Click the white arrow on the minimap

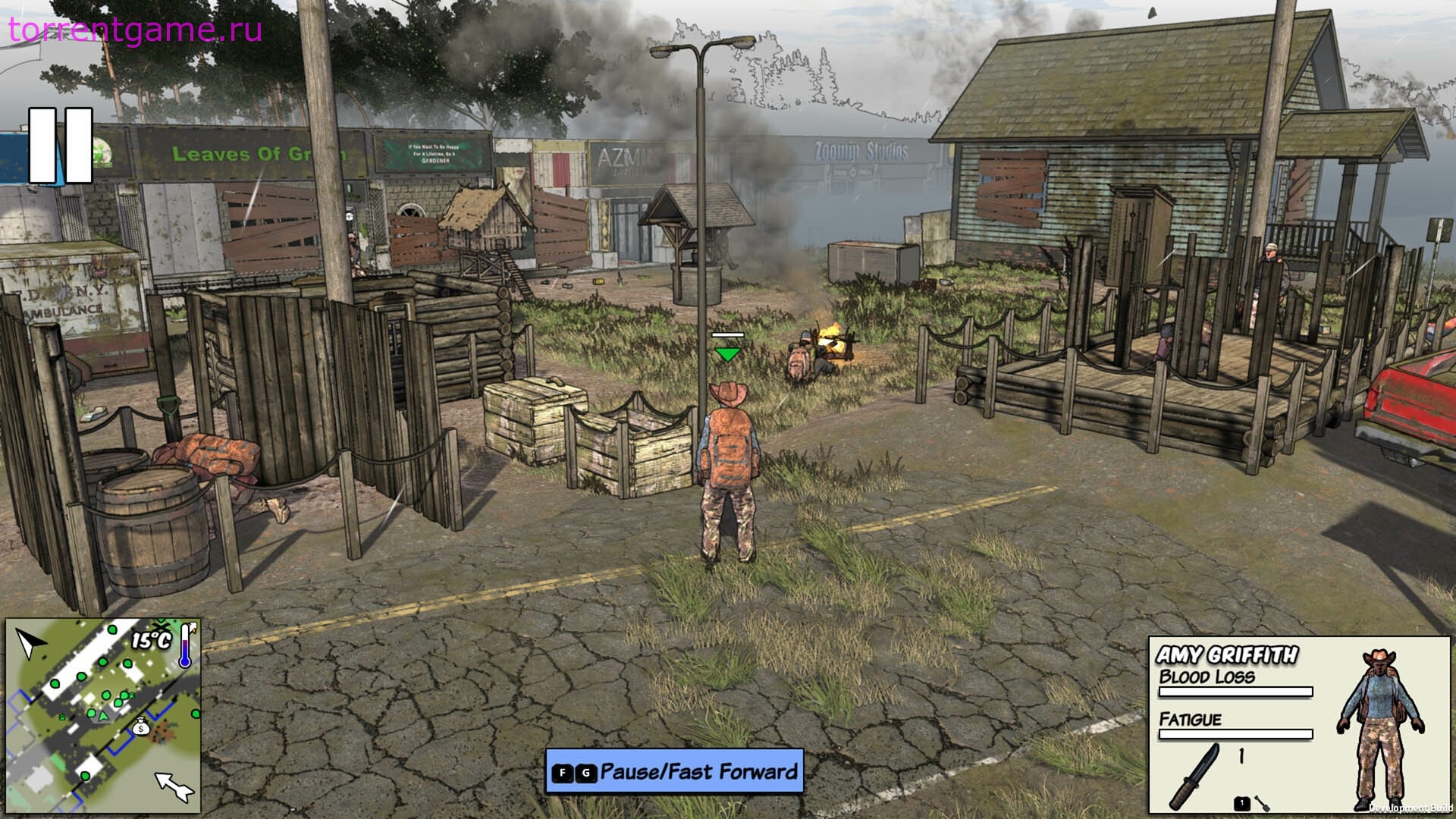pyautogui.click(x=174, y=786)
